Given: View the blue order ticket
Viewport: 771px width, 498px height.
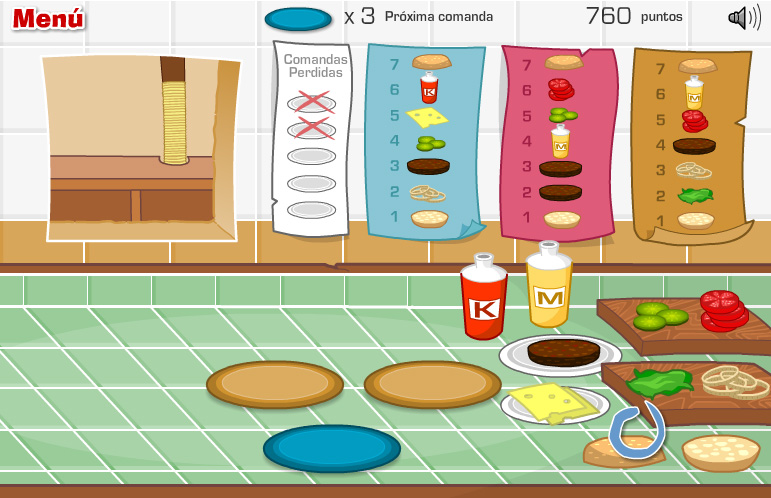Looking at the screenshot, I should point(425,140).
